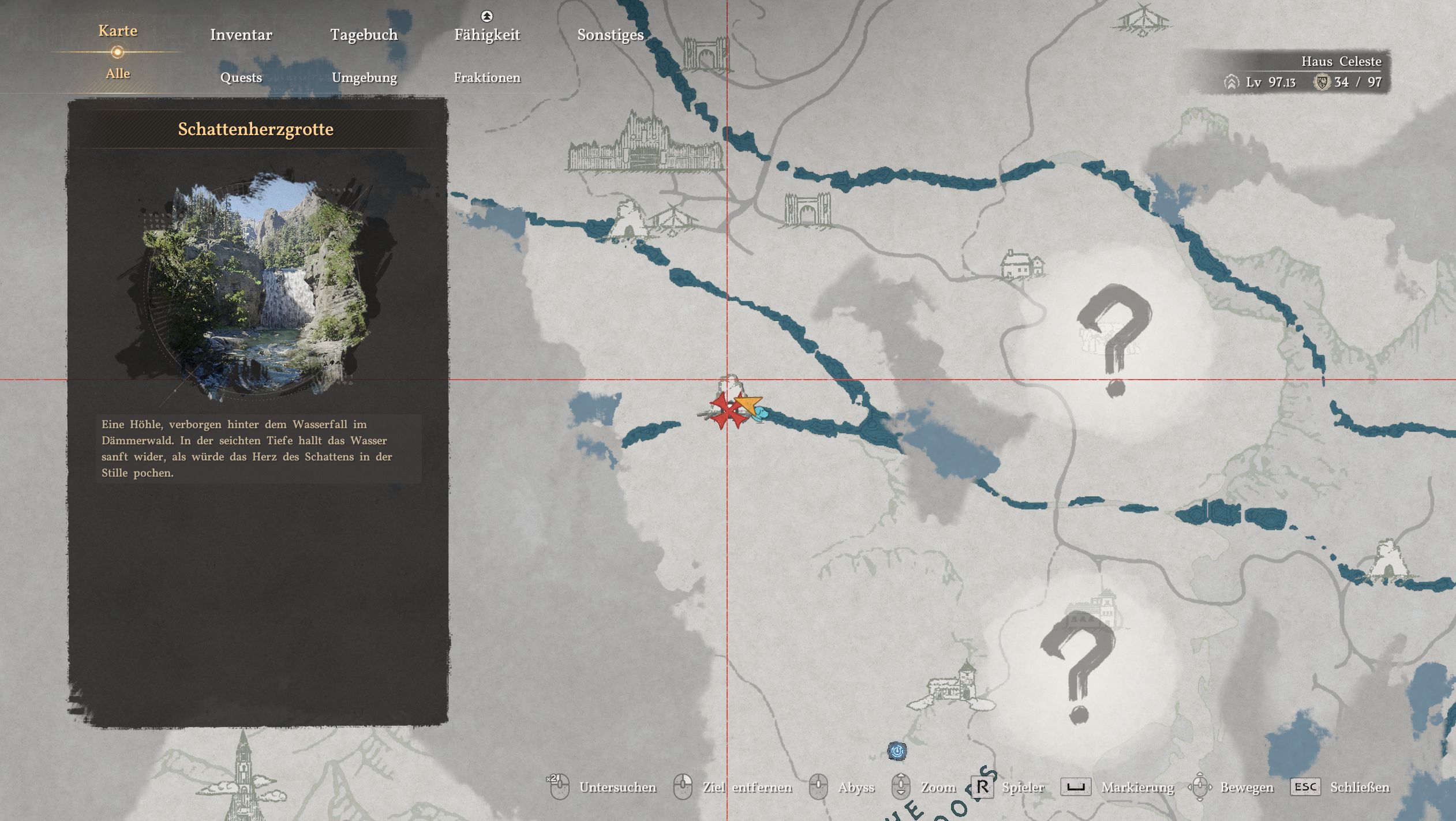Show the Alle map filter
This screenshot has height=821, width=1456.
(118, 73)
